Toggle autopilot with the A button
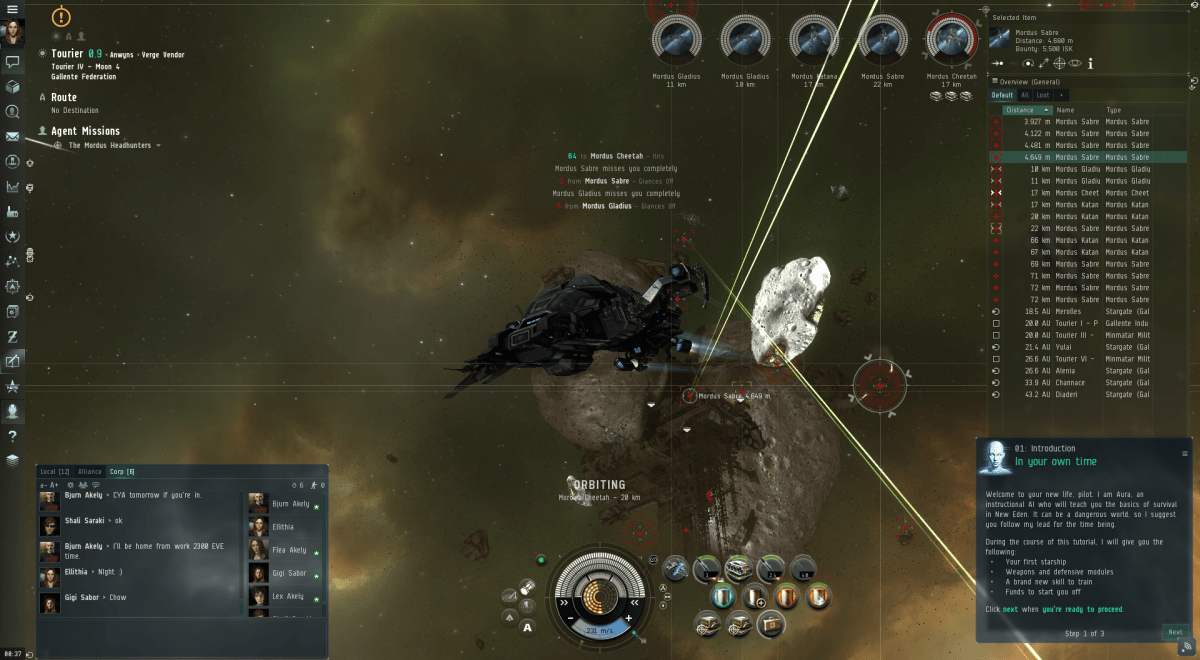Image resolution: width=1200 pixels, height=660 pixels. click(527, 627)
